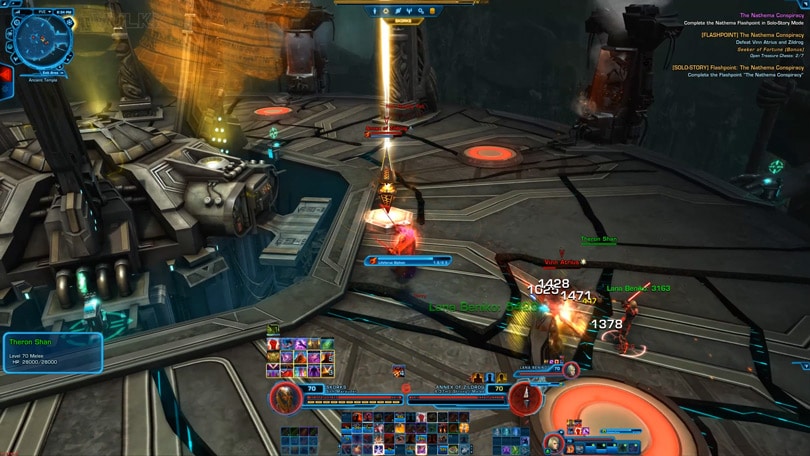This screenshot has width=810, height=456.
Task: Click the Nathema Conspiracy flashpoint quest tracker entry
Action: (x=738, y=34)
